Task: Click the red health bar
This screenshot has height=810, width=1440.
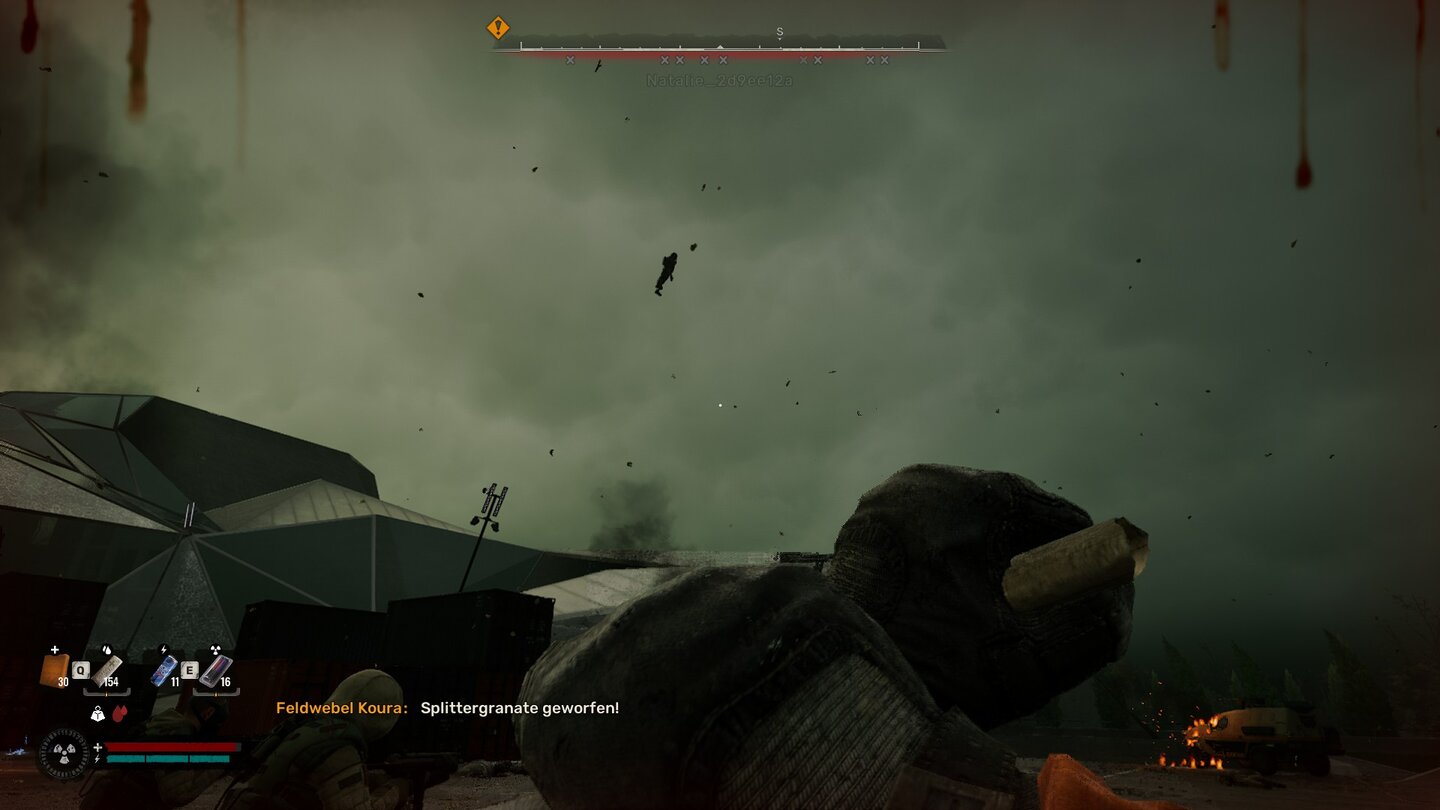Action: click(171, 746)
